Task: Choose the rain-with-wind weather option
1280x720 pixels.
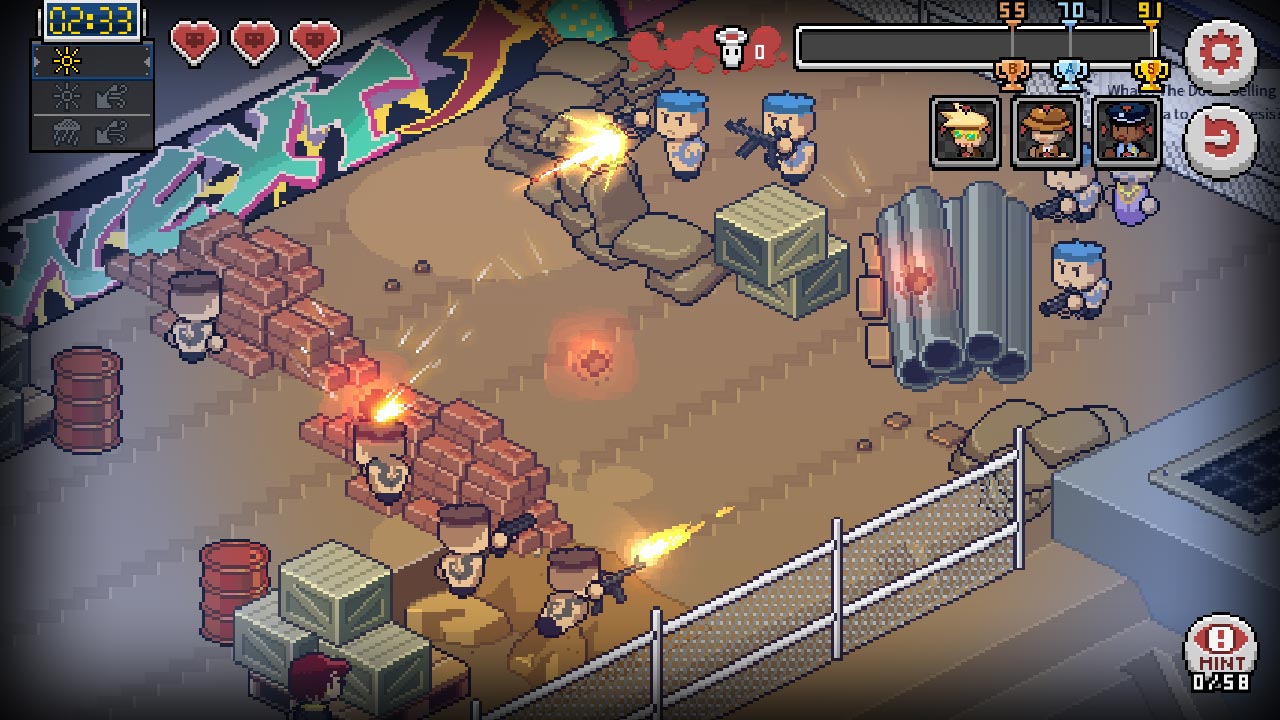Action: click(90, 129)
